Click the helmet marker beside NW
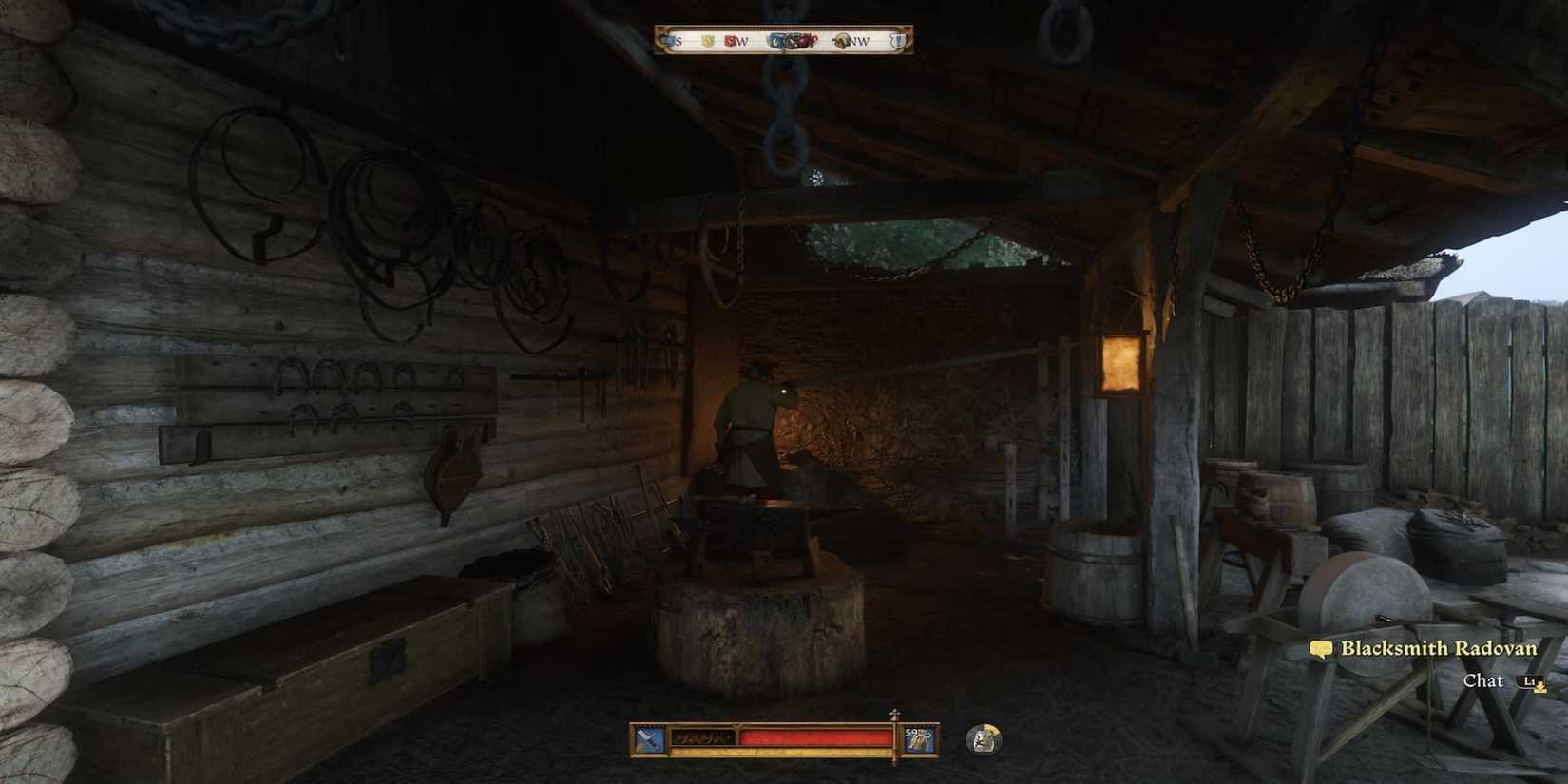This screenshot has height=784, width=1568. pyautogui.click(x=842, y=40)
